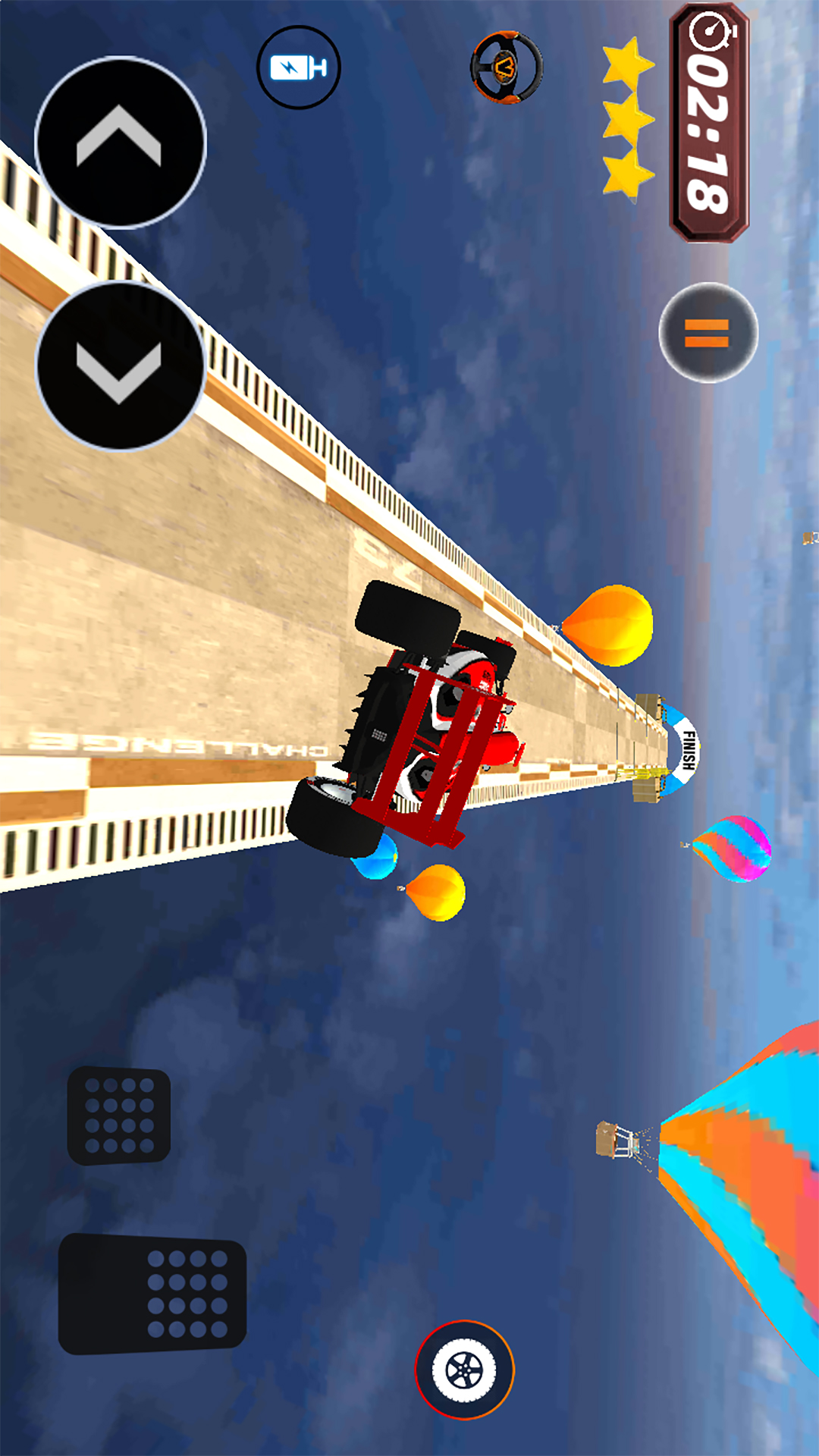This screenshot has width=819, height=1456.
Task: Step on the large gas pedal
Action: click(153, 1294)
